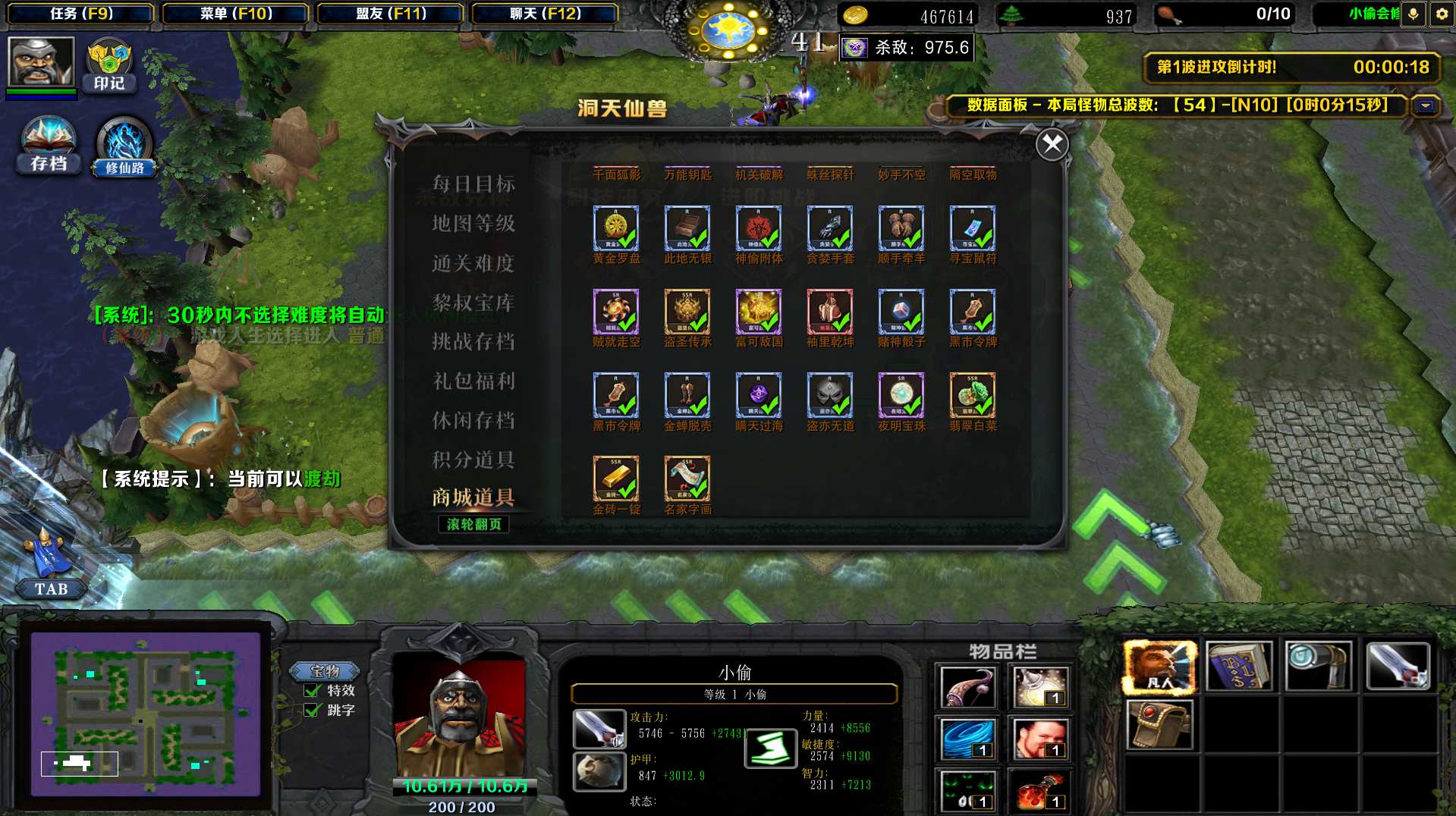Screen dimensions: 1456x816
Task: Switch to the 地图等级 tab
Action: (x=473, y=223)
